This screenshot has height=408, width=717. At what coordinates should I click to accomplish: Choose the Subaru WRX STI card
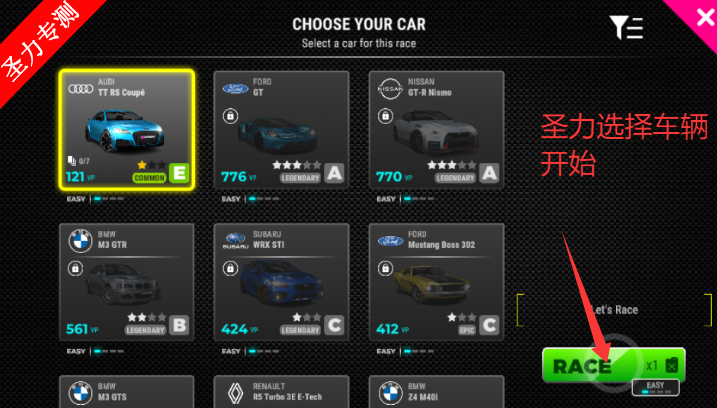click(x=281, y=283)
